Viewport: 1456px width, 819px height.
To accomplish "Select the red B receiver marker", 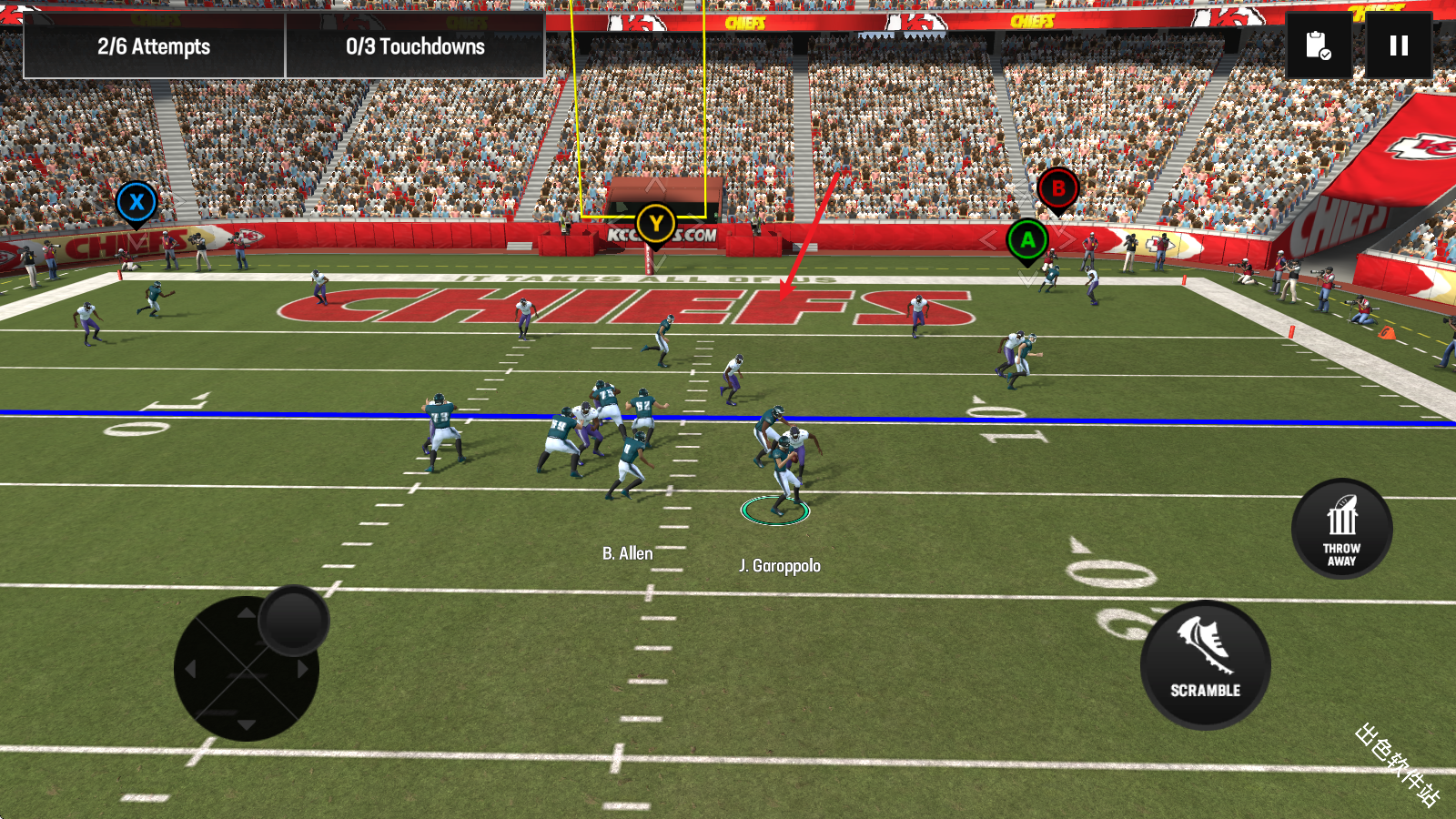I will (x=1057, y=189).
